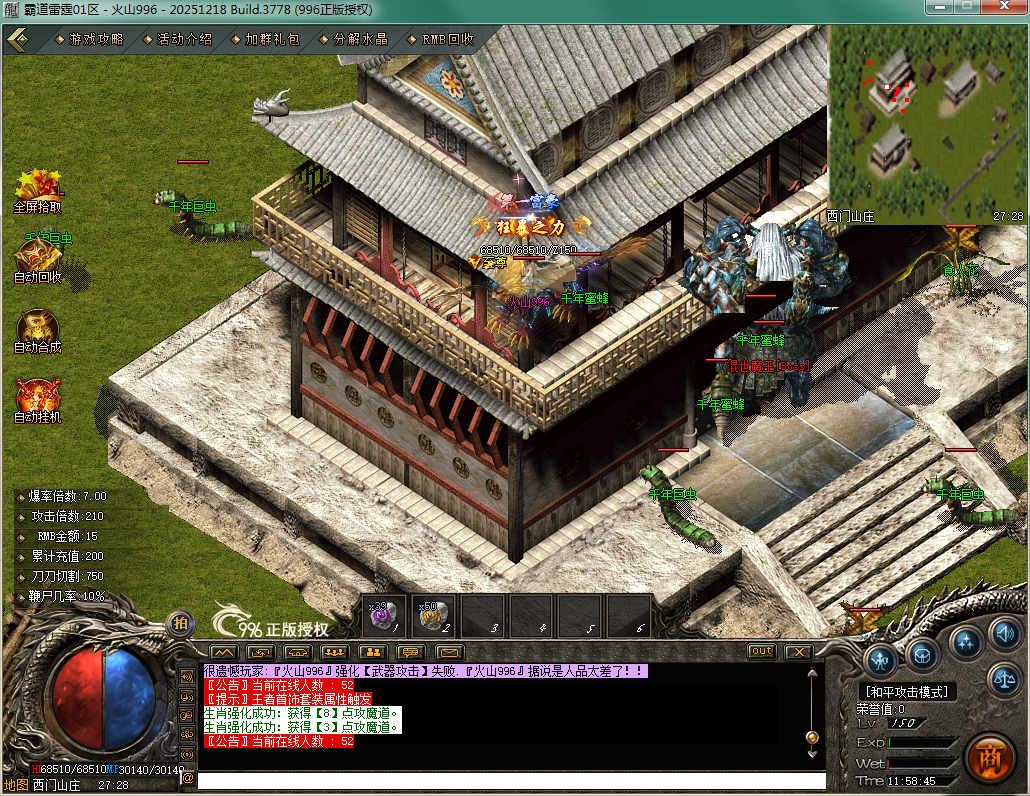Viewport: 1030px width, 796px height.
Task: Open the character equipment panel icon
Action: pyautogui.click(x=881, y=659)
